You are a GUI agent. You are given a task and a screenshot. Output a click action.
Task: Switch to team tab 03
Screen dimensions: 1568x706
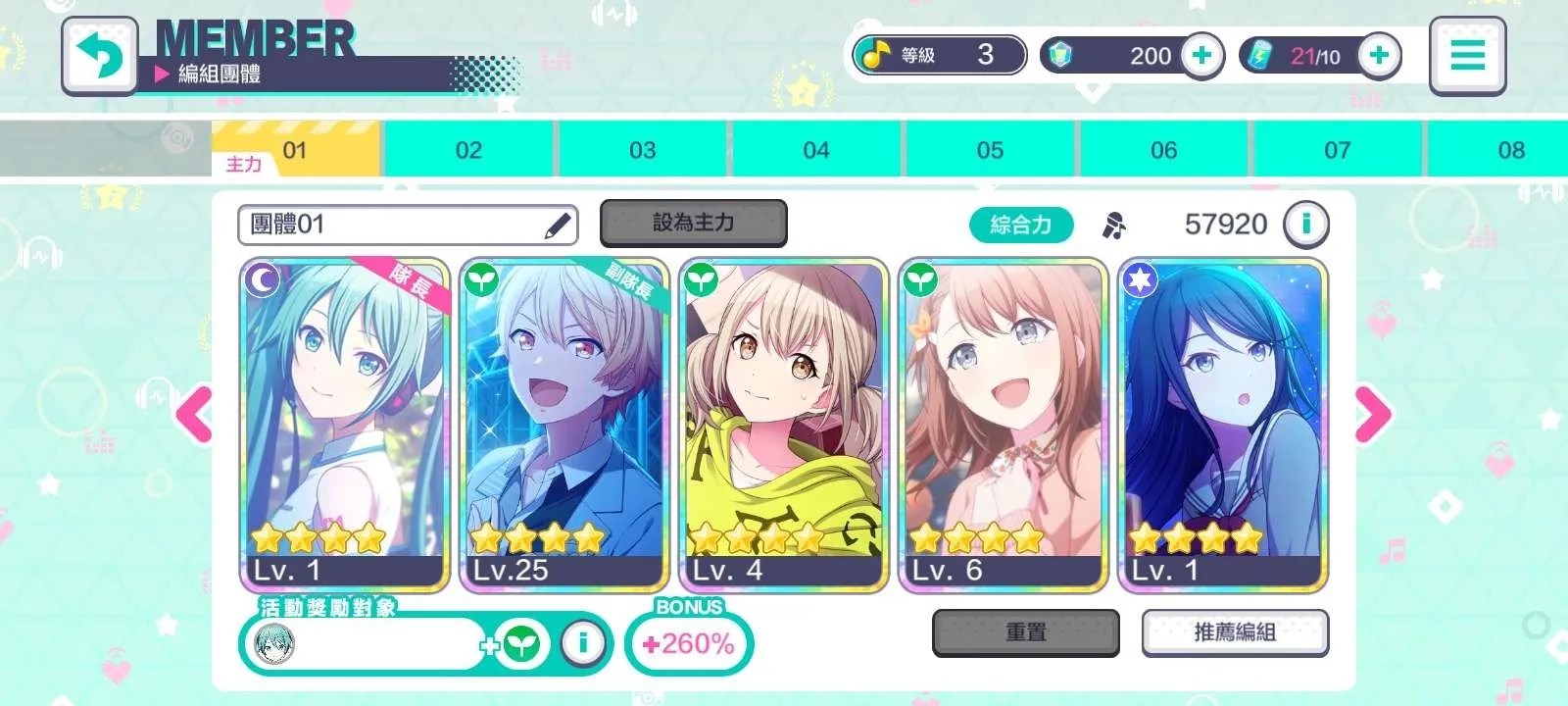(x=642, y=150)
